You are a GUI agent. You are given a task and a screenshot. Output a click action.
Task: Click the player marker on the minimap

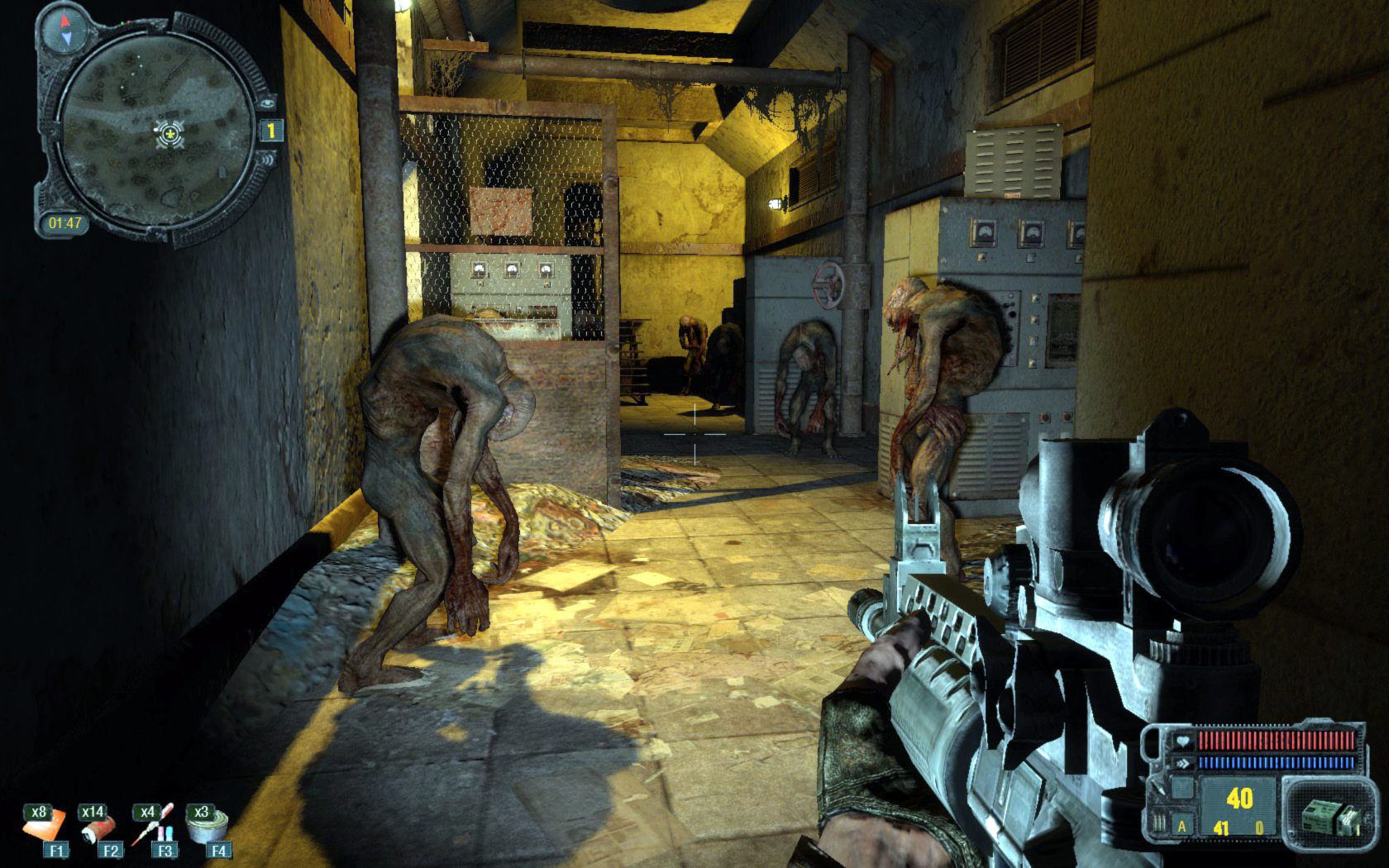169,132
